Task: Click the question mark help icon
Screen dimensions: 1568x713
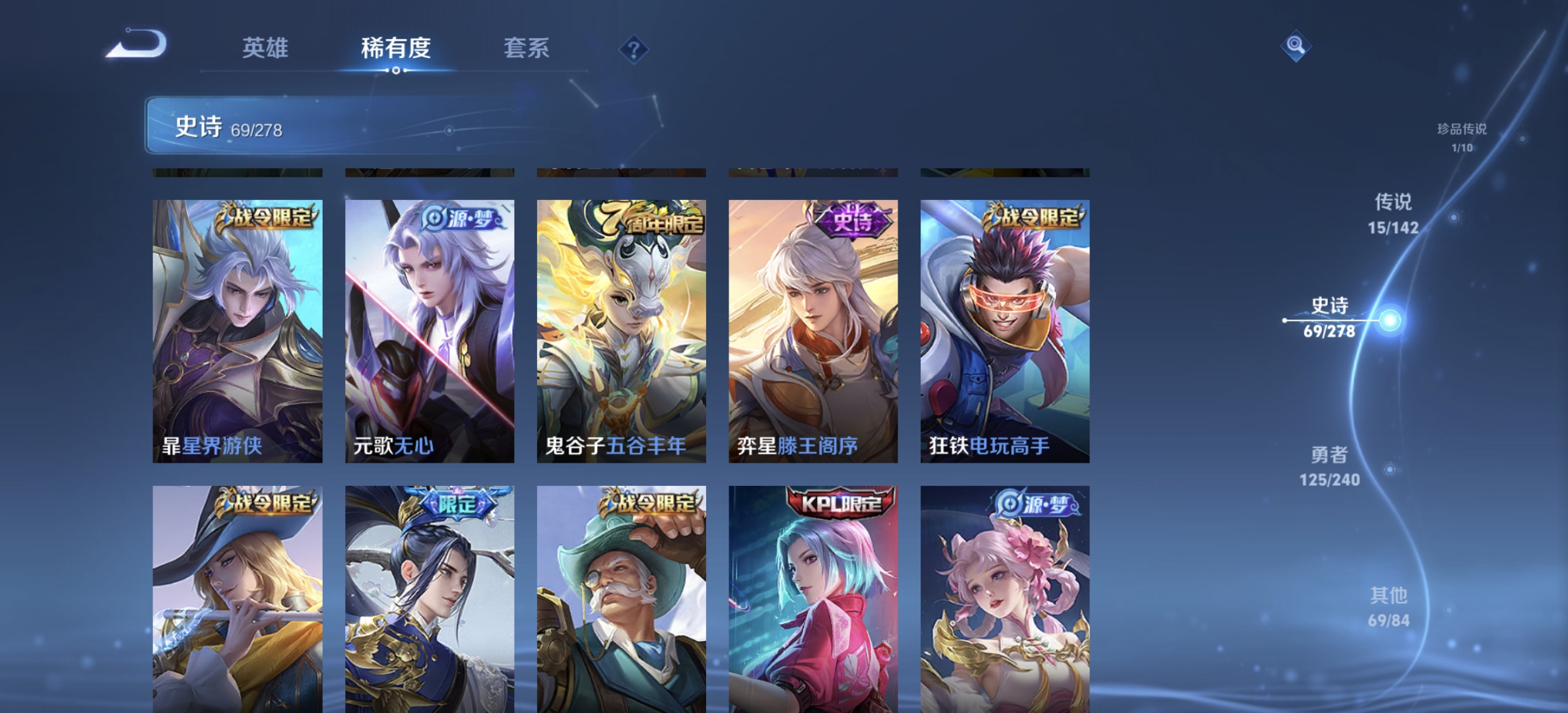Action: 633,48
